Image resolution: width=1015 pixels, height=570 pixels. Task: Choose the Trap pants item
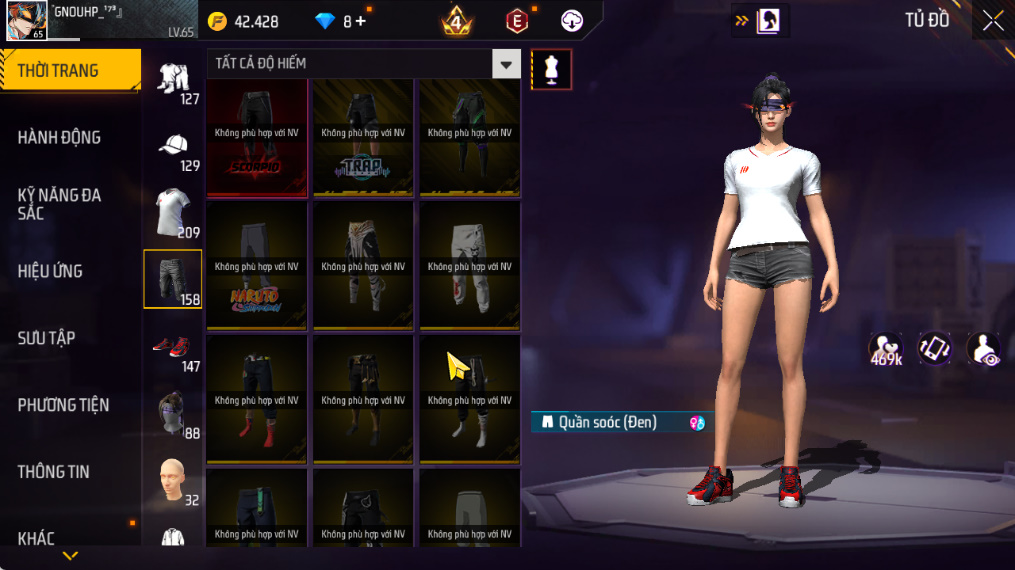coord(363,138)
